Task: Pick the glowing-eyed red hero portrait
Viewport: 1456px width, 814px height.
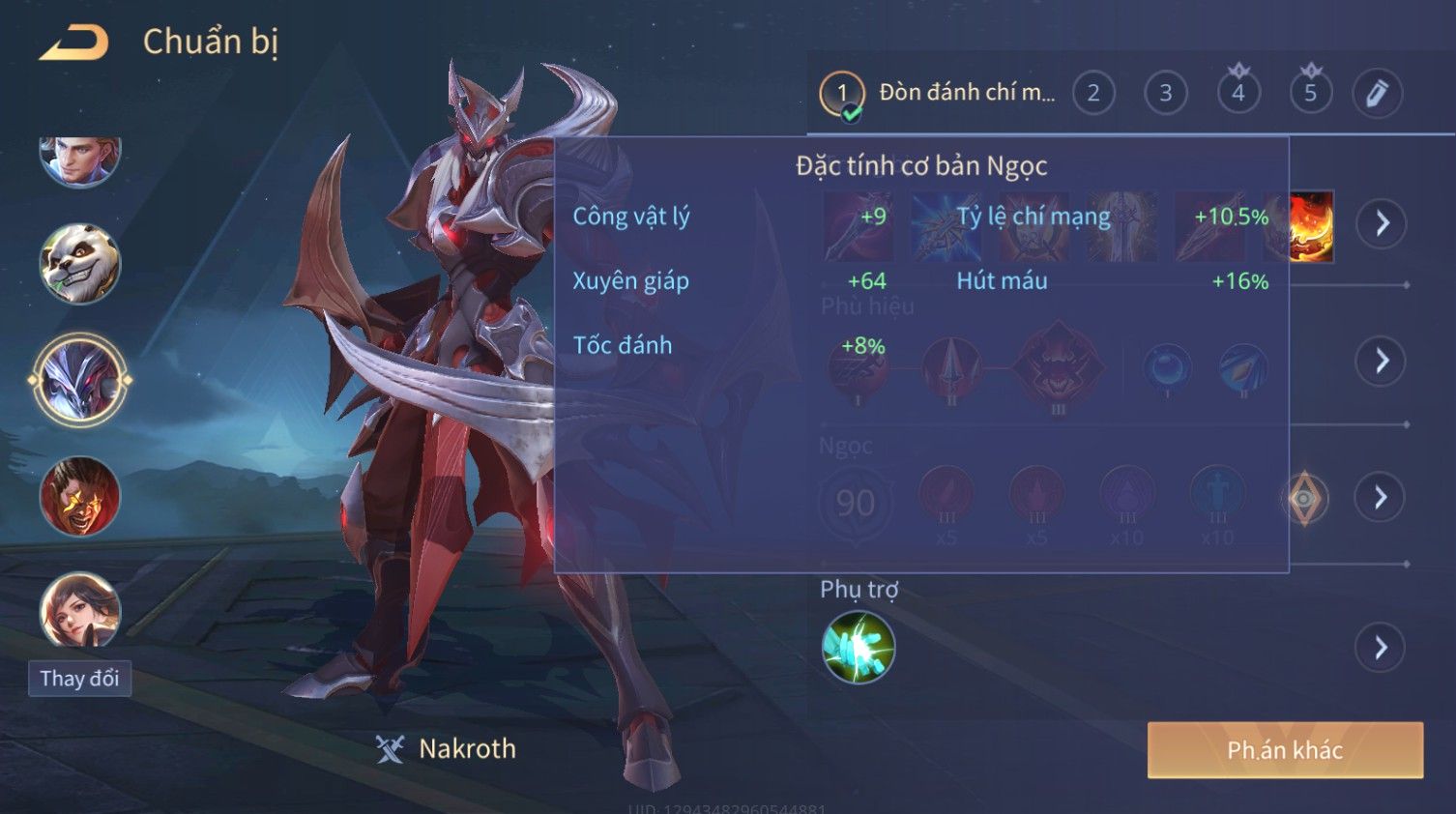Action: click(x=79, y=496)
